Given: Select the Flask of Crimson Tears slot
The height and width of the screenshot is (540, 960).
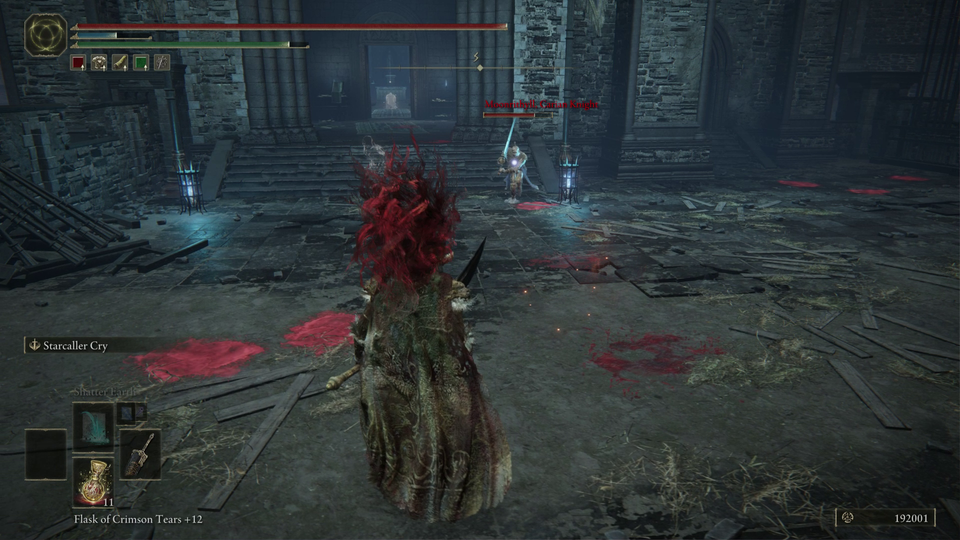Looking at the screenshot, I should point(94,481).
